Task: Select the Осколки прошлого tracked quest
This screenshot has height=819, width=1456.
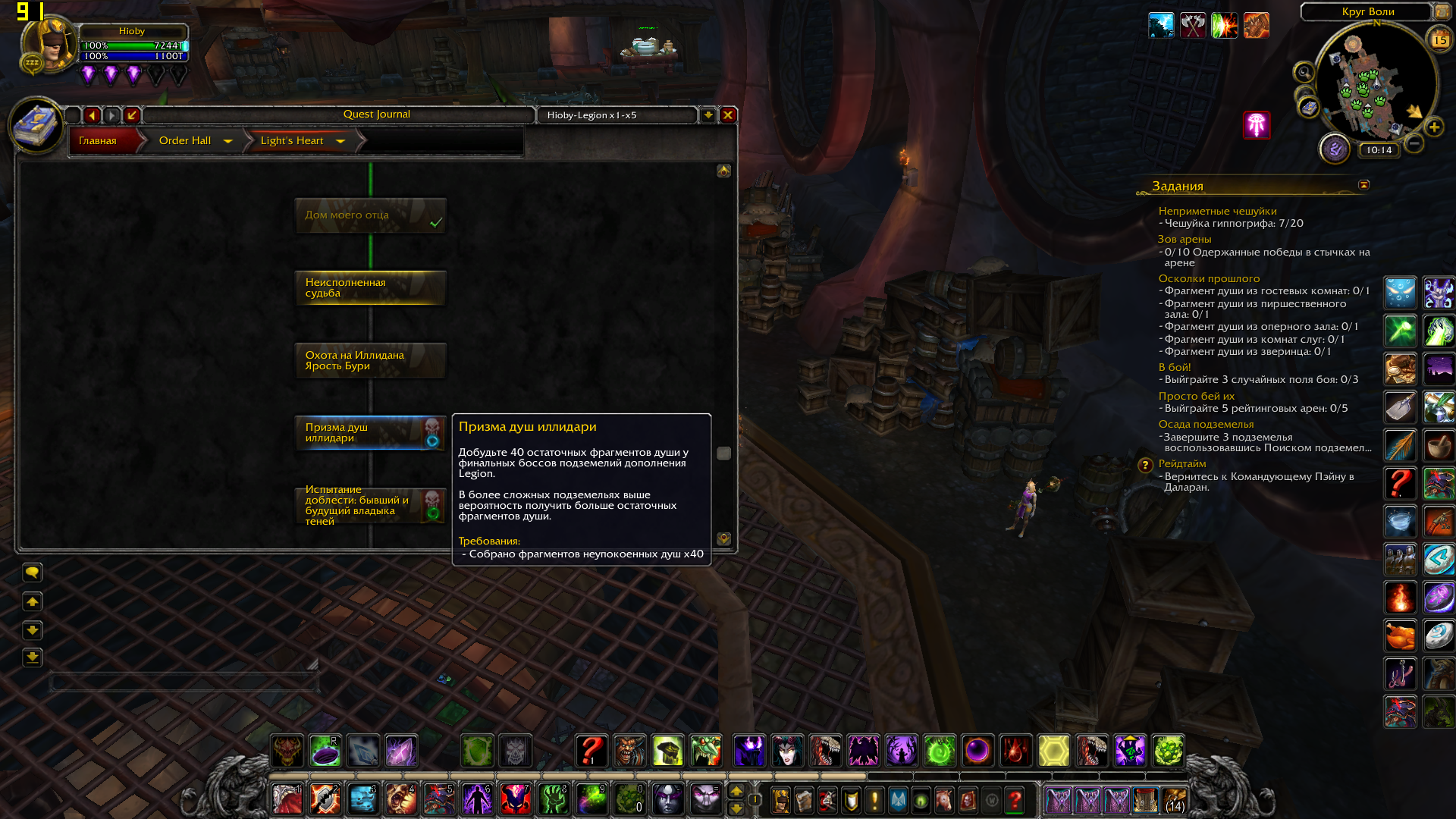Action: pos(1209,279)
